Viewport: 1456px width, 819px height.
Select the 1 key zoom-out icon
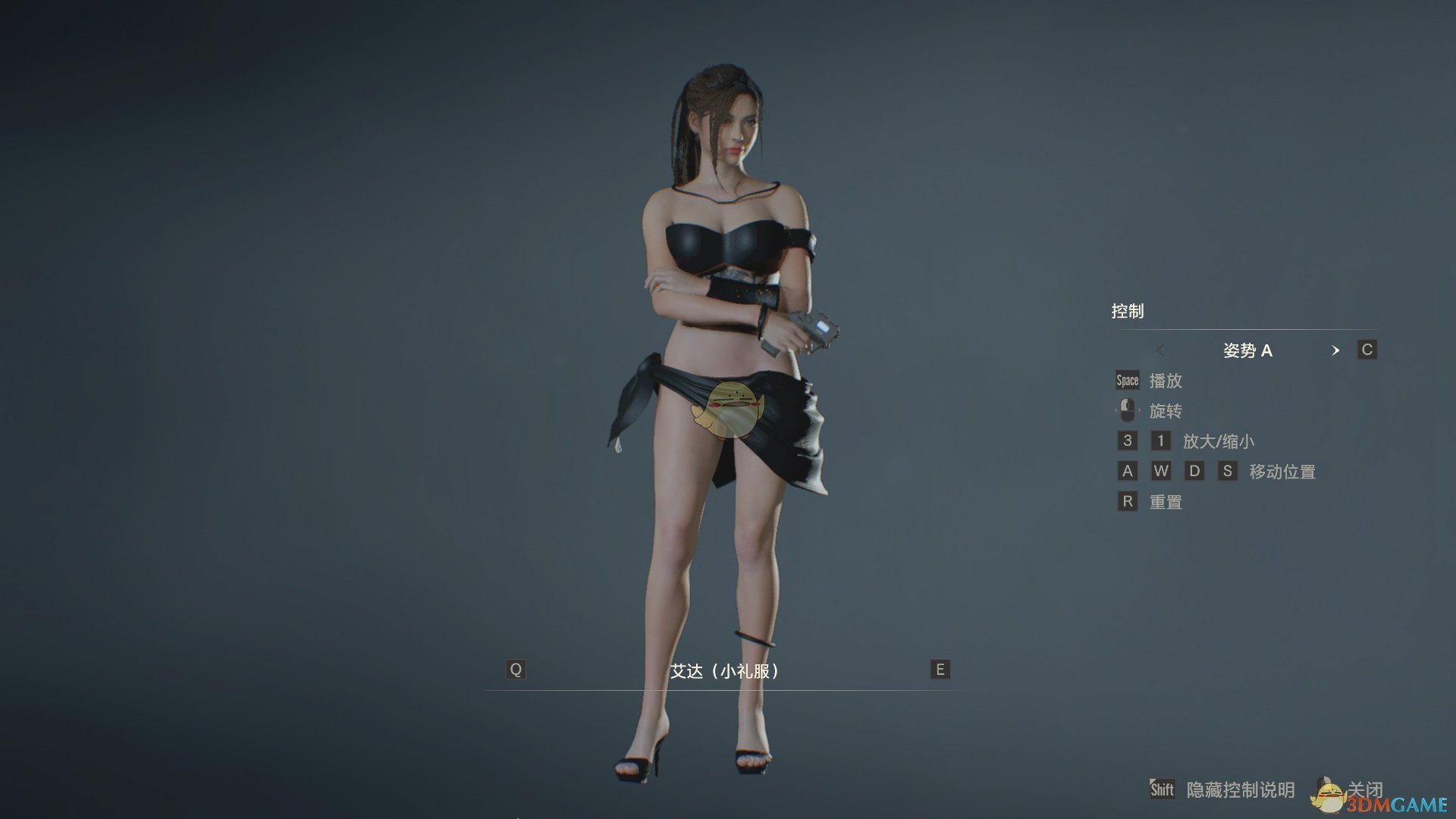point(1159,441)
